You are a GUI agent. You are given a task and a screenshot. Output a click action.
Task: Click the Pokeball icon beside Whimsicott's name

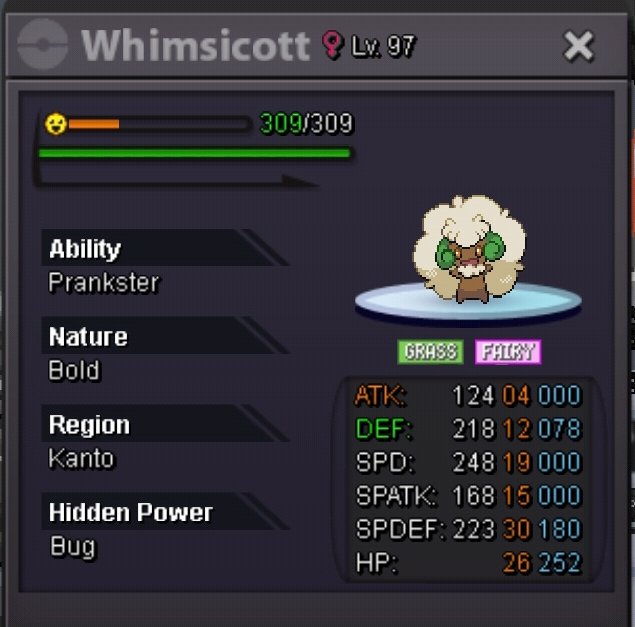[x=43, y=45]
